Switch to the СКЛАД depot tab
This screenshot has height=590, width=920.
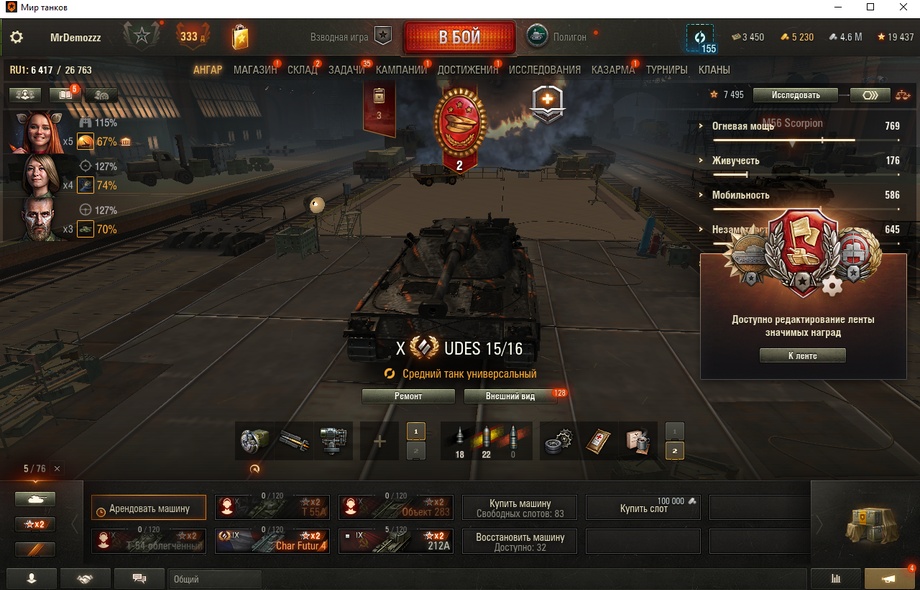[302, 70]
